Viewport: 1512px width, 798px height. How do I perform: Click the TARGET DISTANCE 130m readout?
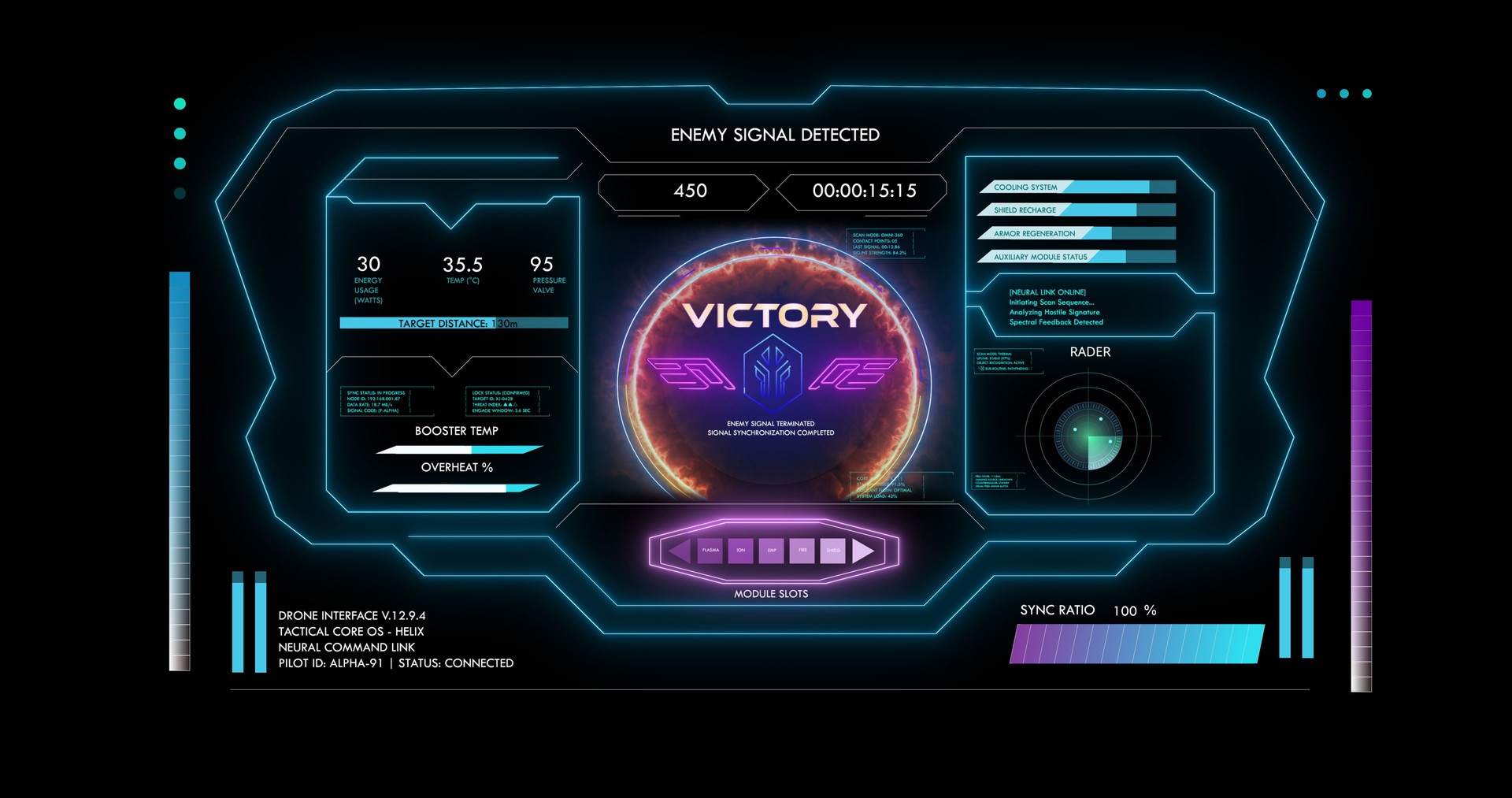(454, 323)
